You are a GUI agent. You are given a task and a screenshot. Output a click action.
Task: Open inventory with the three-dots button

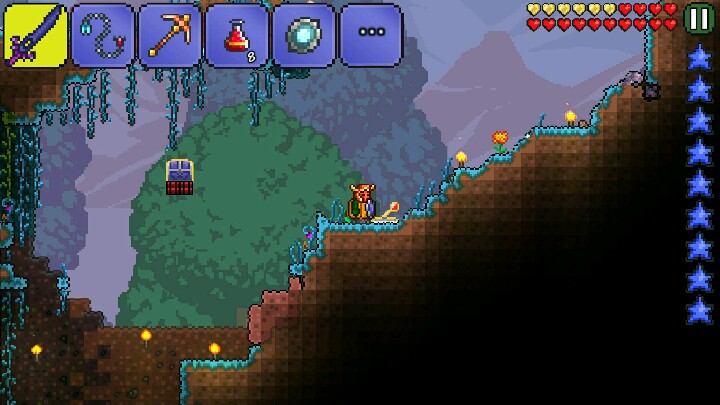click(x=370, y=33)
